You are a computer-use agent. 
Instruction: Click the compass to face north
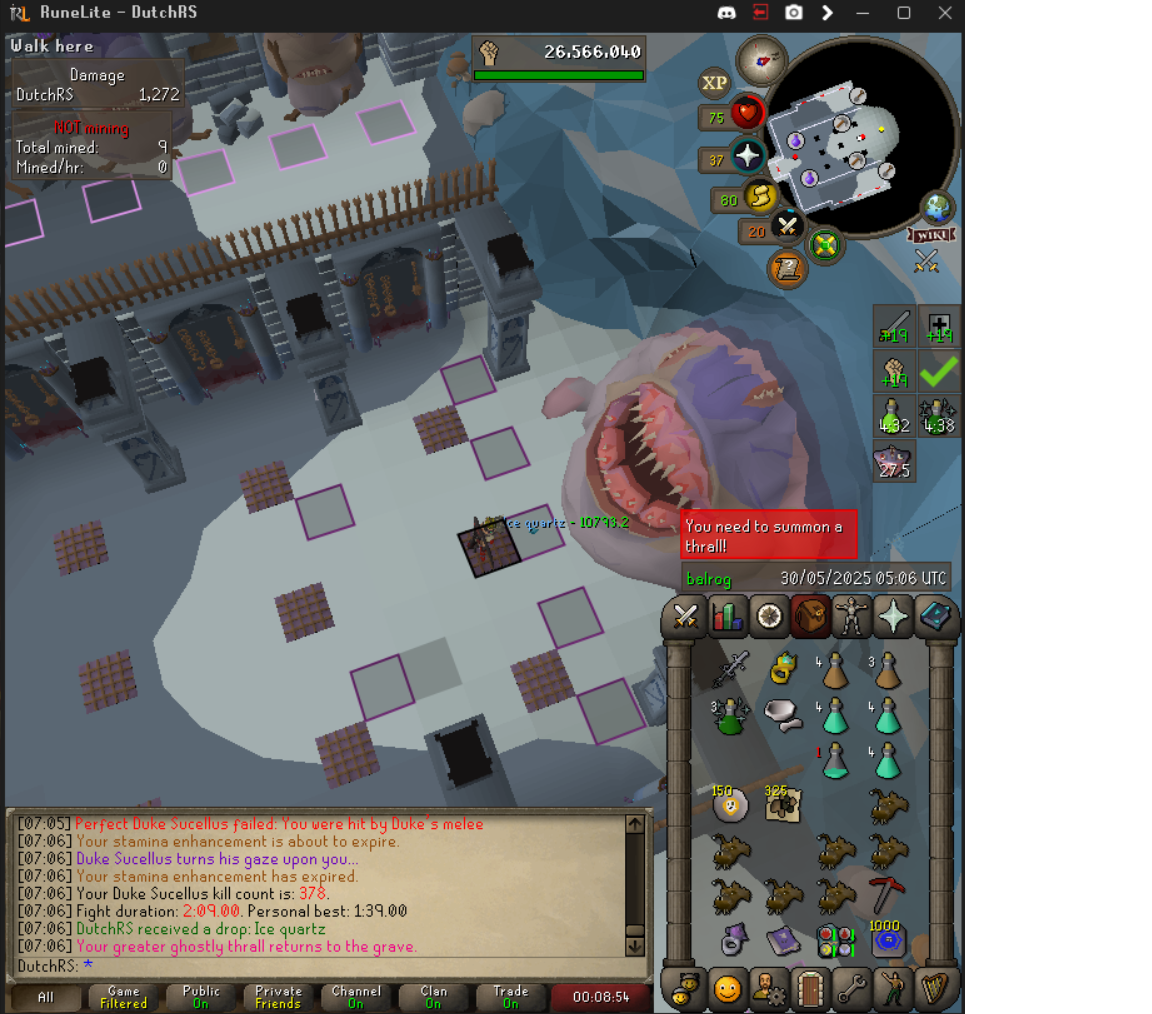(761, 59)
